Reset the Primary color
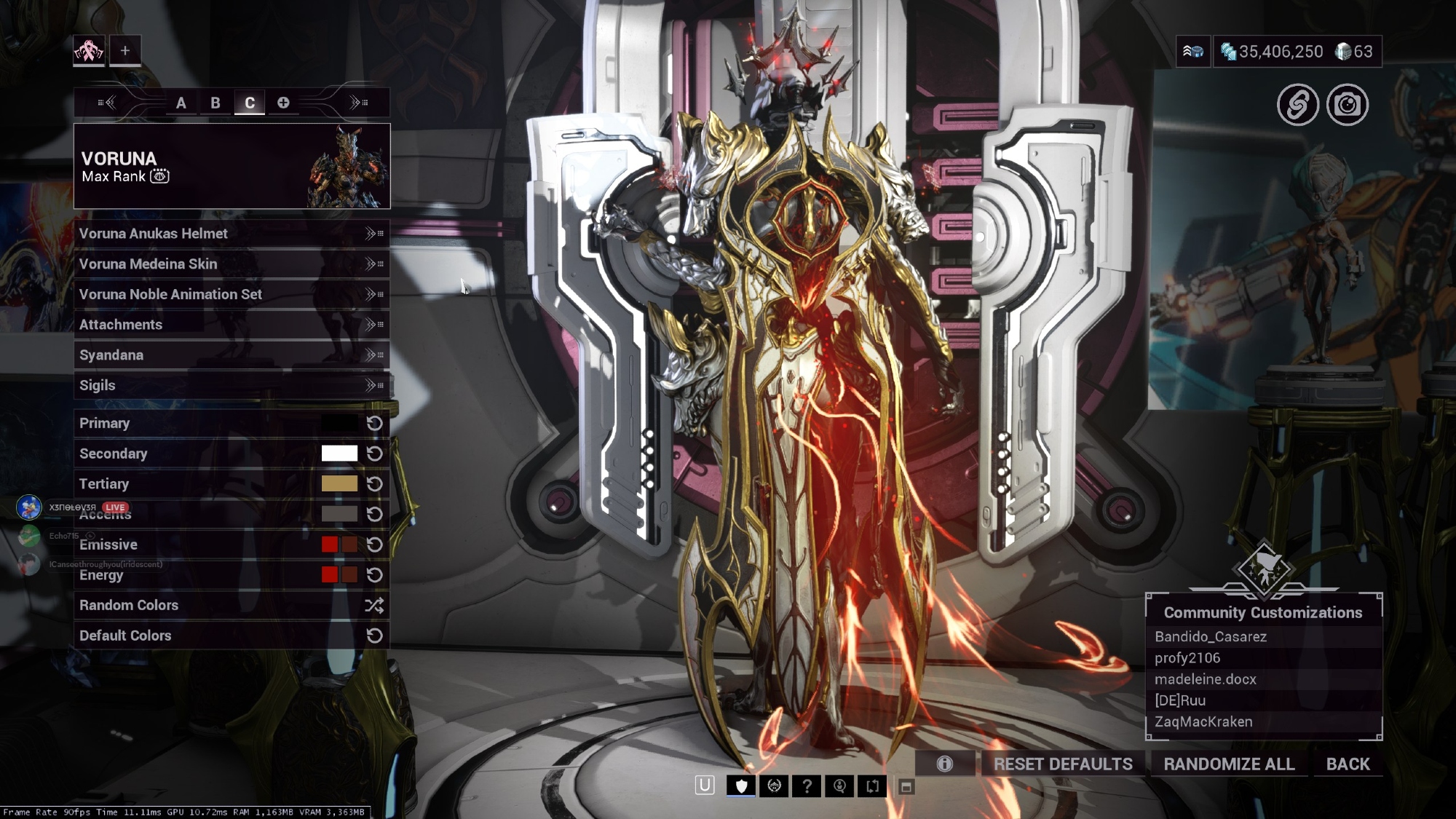The image size is (1456, 819). (375, 424)
